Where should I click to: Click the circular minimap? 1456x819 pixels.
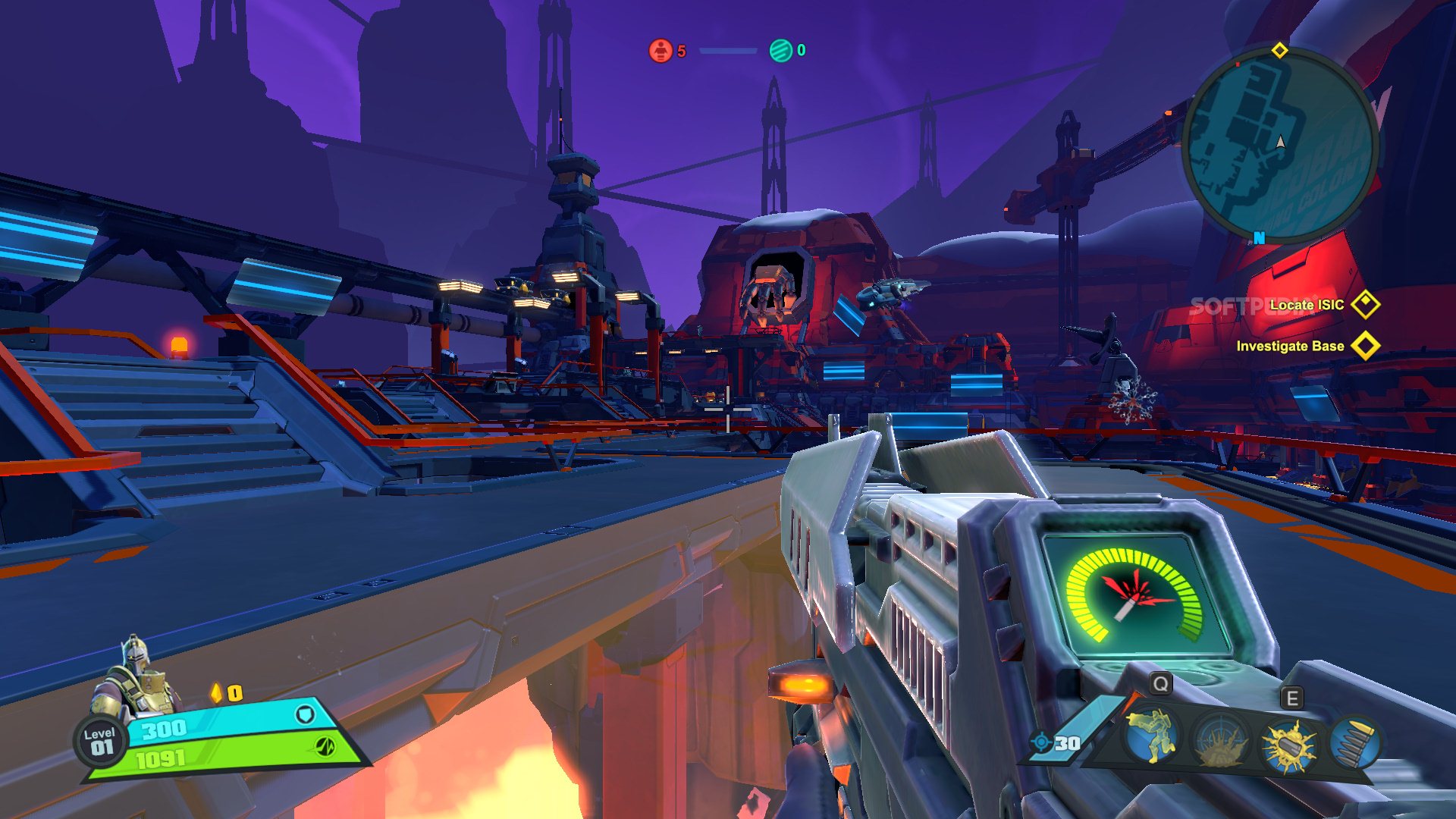coord(1280,146)
